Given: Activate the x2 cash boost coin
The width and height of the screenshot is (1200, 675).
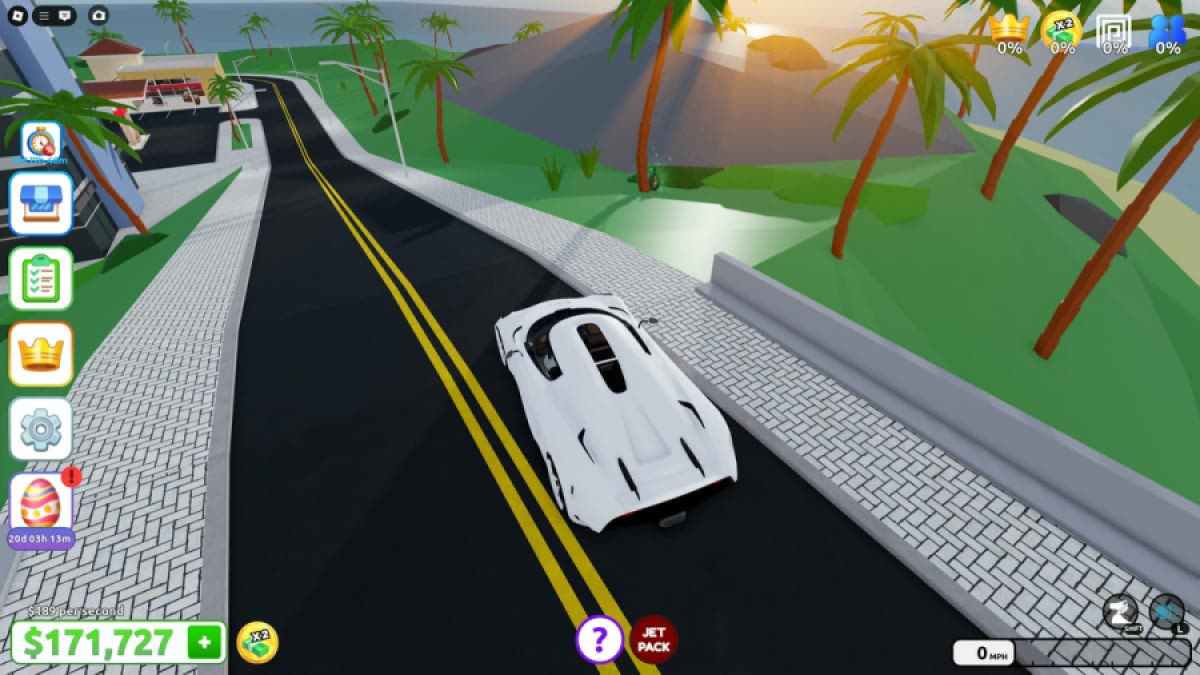Looking at the screenshot, I should click(257, 643).
